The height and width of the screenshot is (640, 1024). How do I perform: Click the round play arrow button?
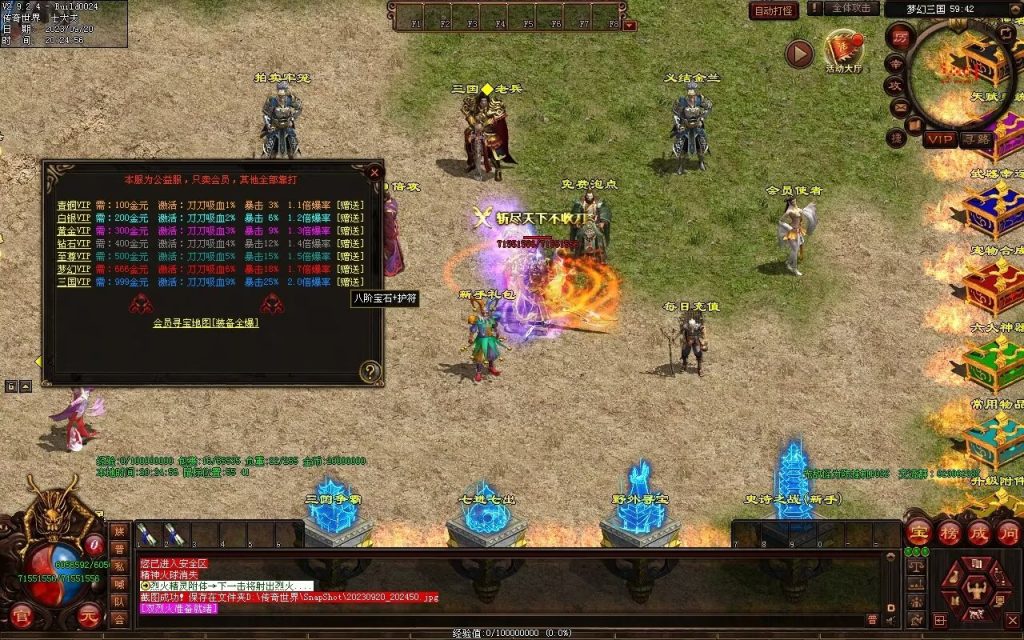pos(798,54)
